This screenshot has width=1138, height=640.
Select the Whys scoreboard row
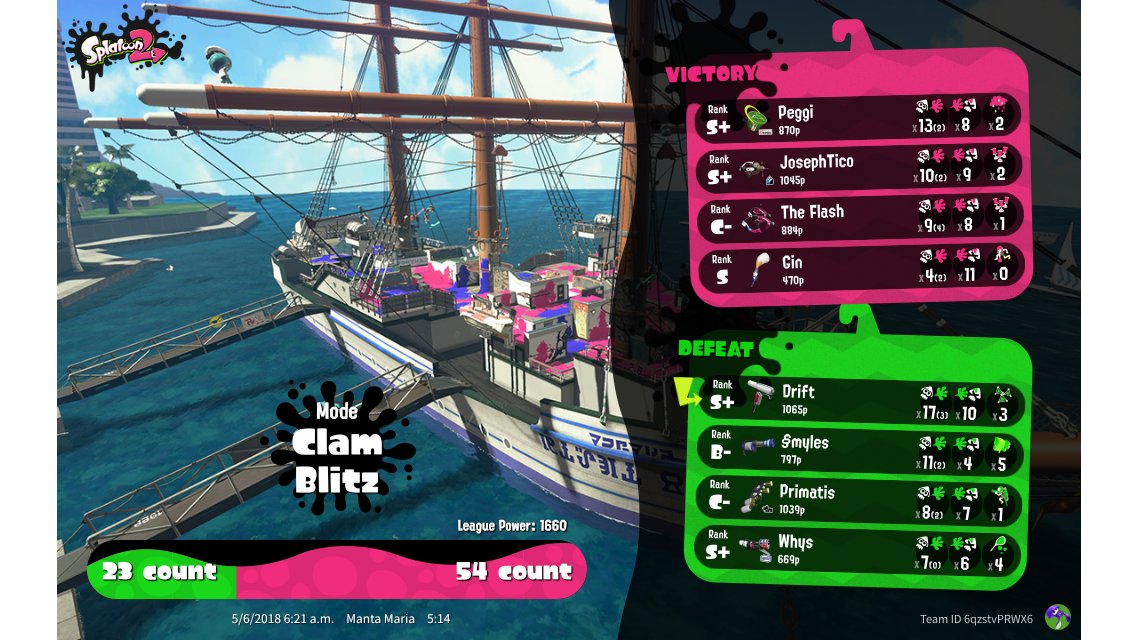[858, 548]
